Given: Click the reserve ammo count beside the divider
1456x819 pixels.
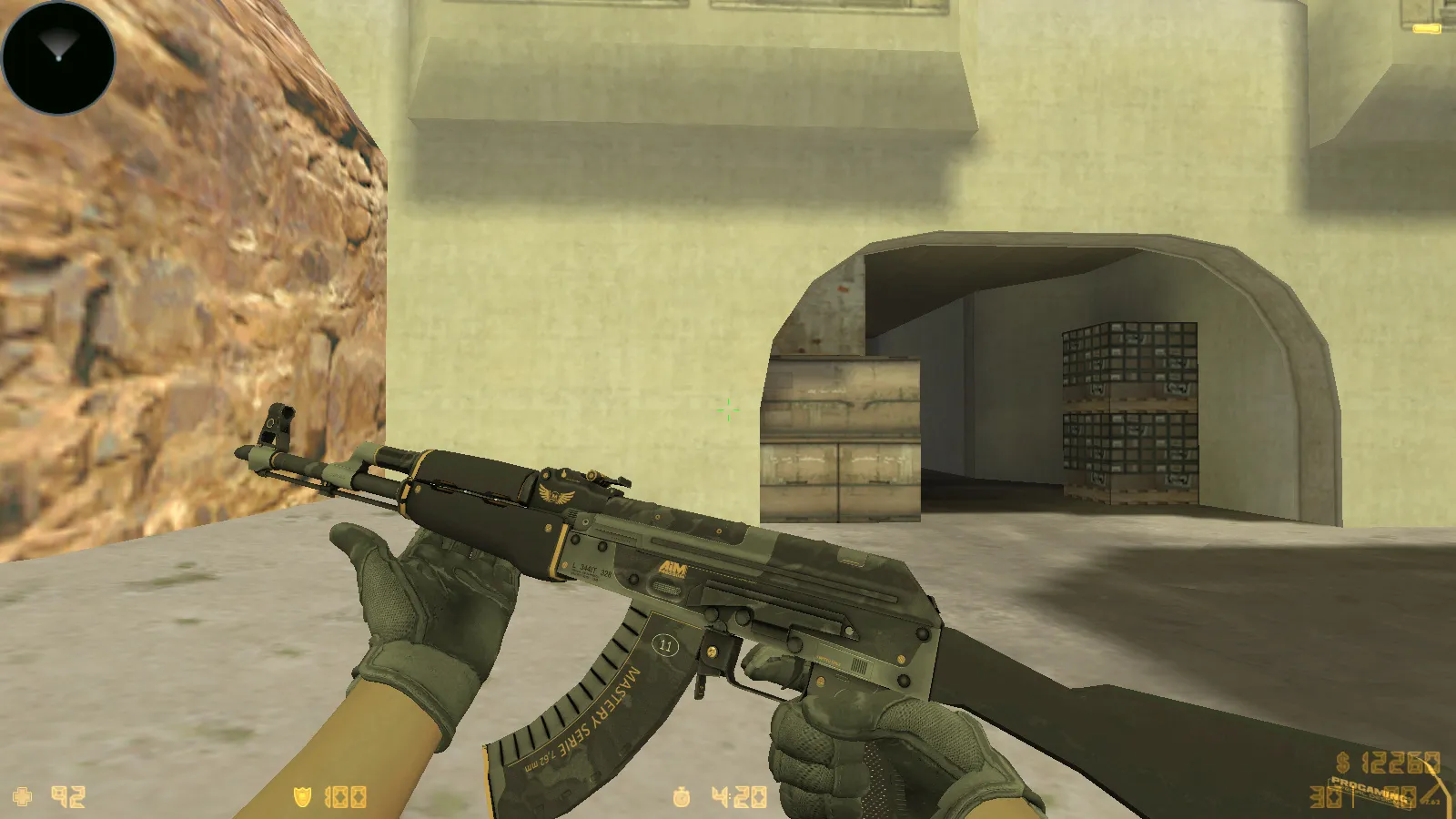Looking at the screenshot, I should (1399, 795).
